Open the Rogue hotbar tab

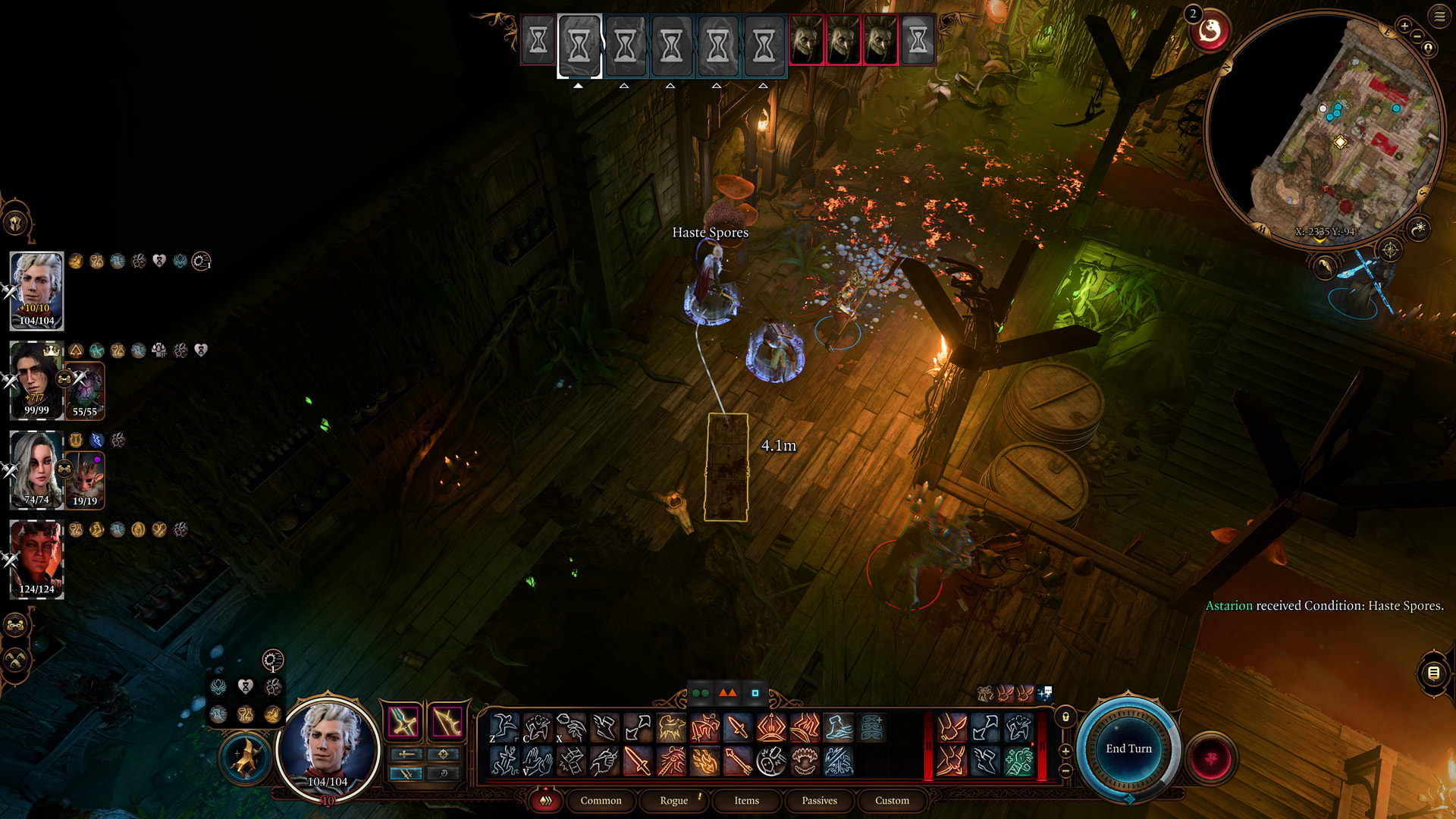point(673,801)
